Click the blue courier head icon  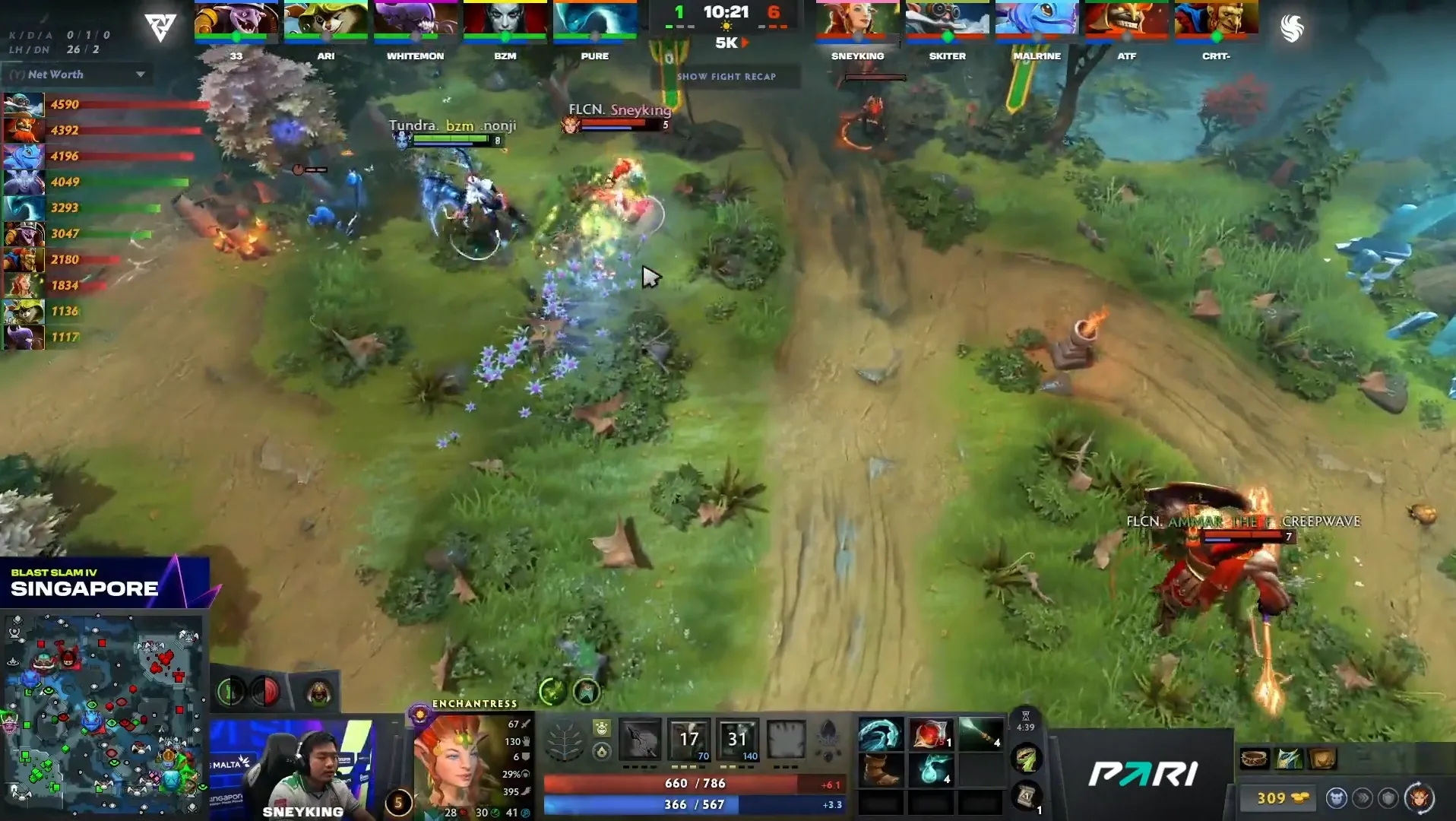pyautogui.click(x=1337, y=796)
